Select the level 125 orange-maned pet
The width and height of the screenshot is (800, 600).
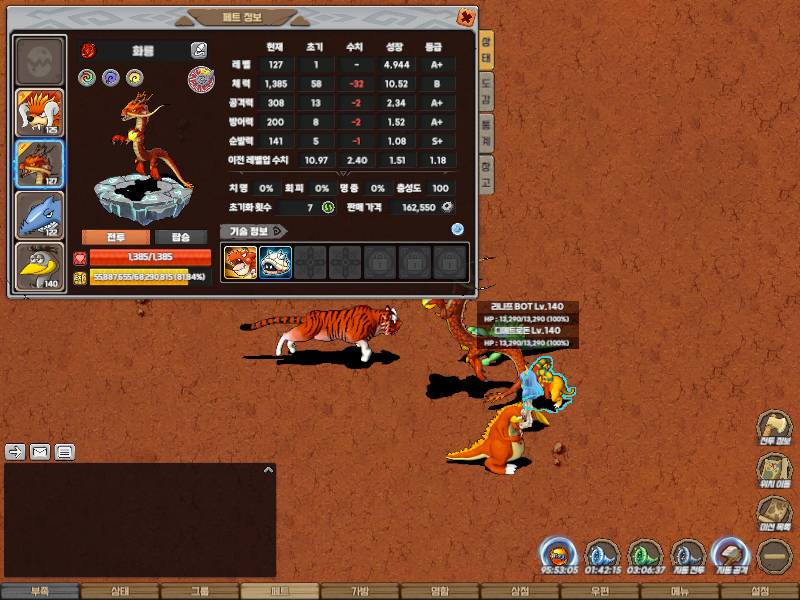coord(40,113)
